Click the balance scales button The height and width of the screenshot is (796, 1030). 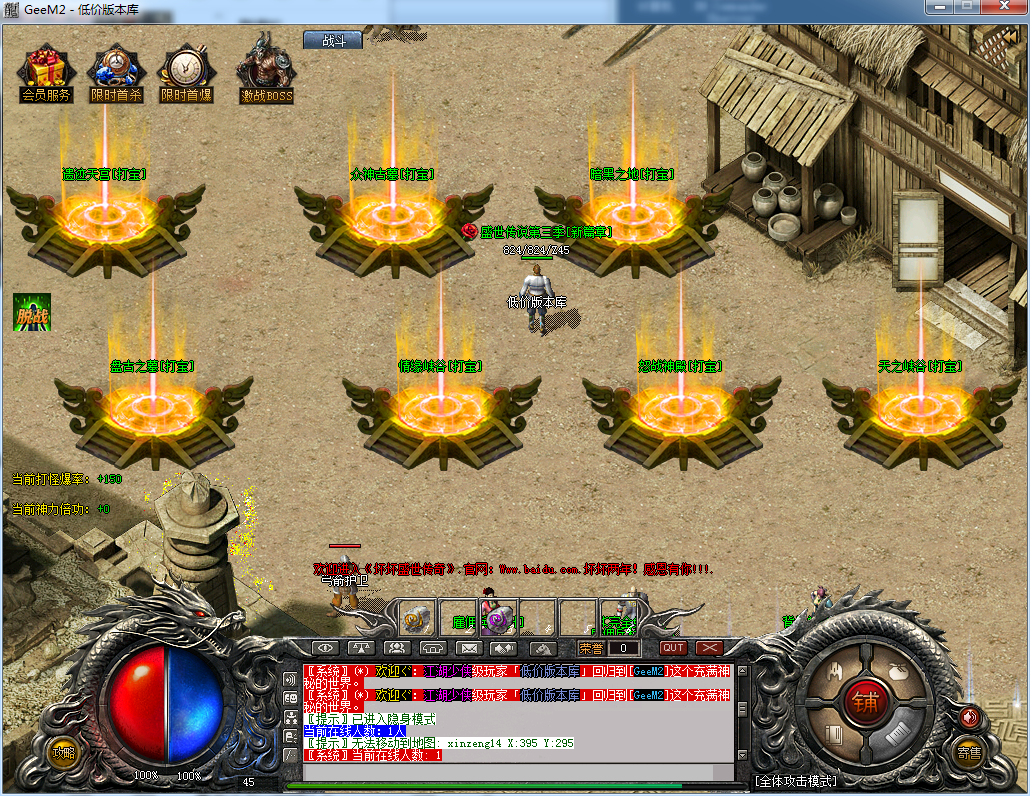[362, 648]
